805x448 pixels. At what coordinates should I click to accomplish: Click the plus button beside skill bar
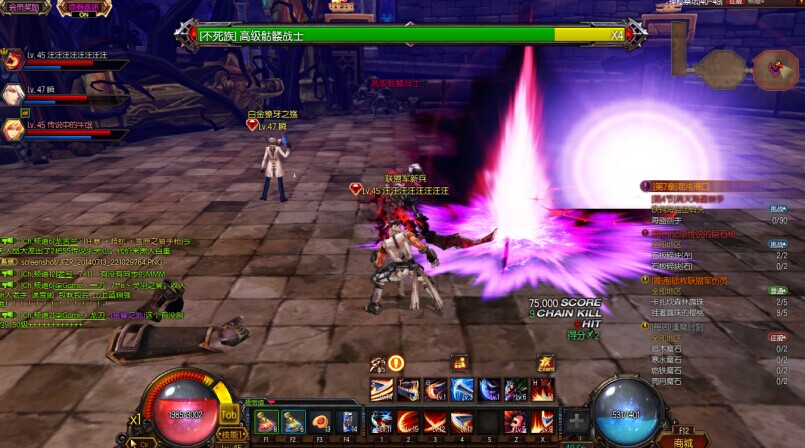(577, 421)
